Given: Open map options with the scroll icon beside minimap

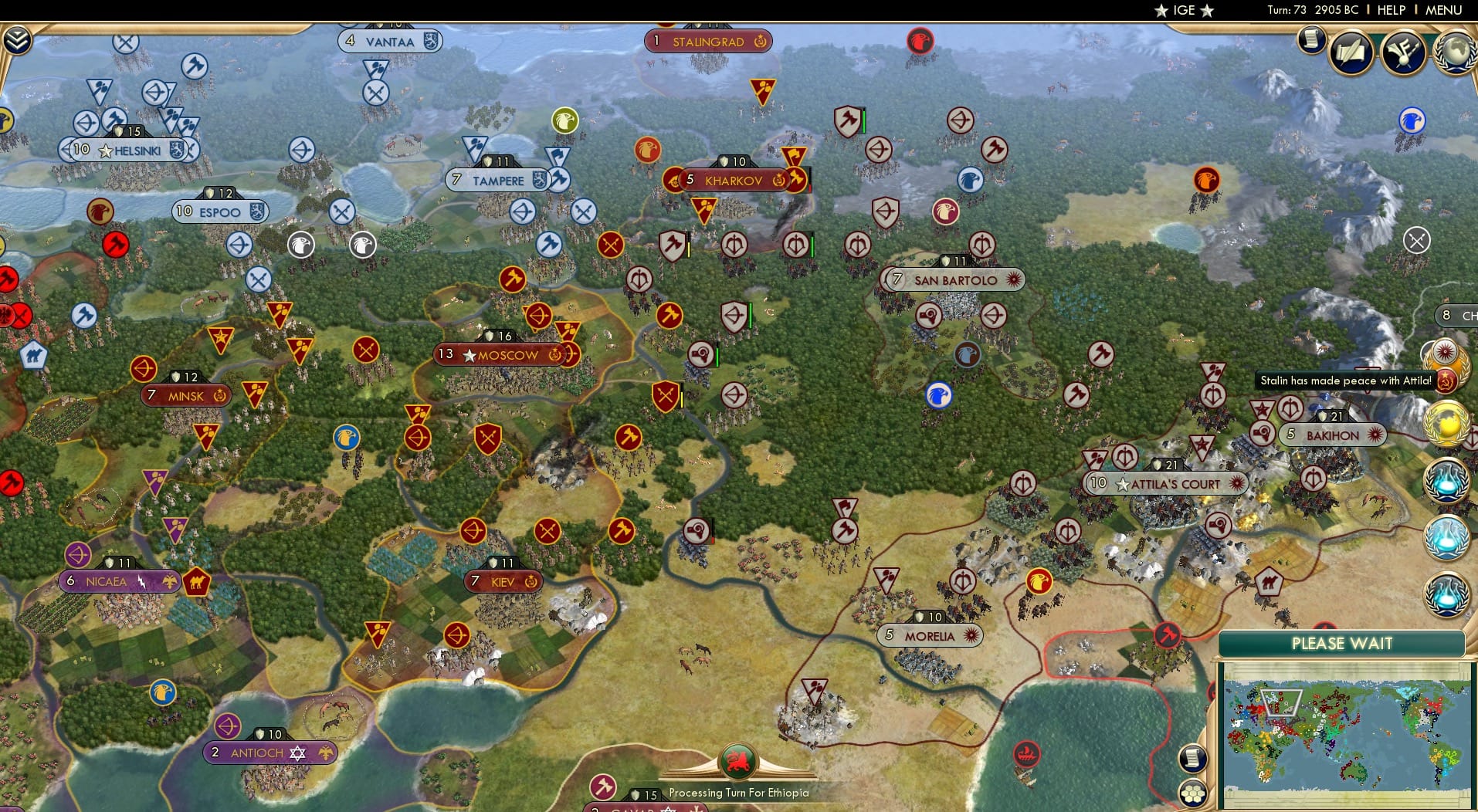Looking at the screenshot, I should [x=1194, y=759].
